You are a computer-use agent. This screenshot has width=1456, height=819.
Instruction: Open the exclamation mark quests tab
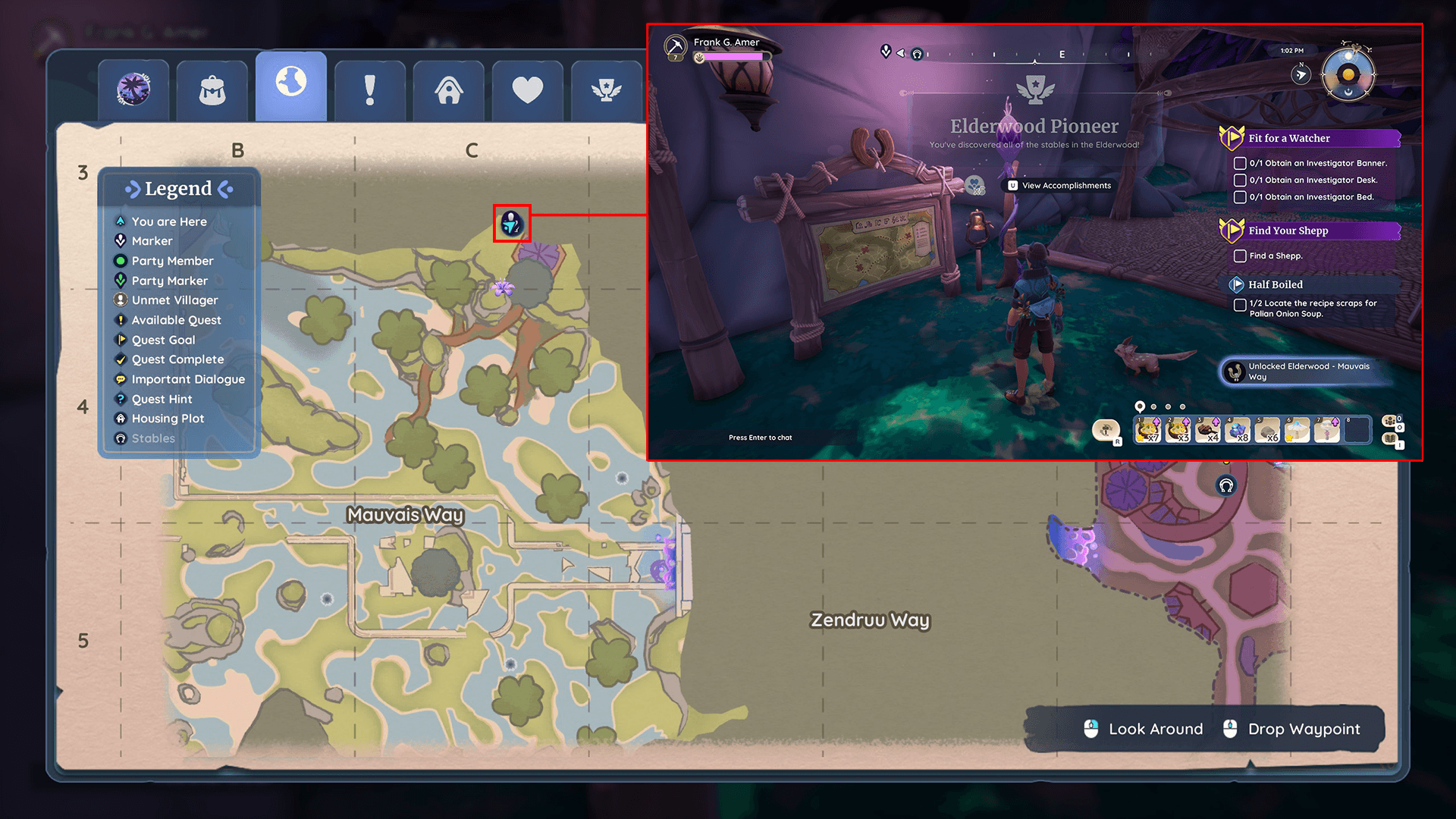(370, 90)
